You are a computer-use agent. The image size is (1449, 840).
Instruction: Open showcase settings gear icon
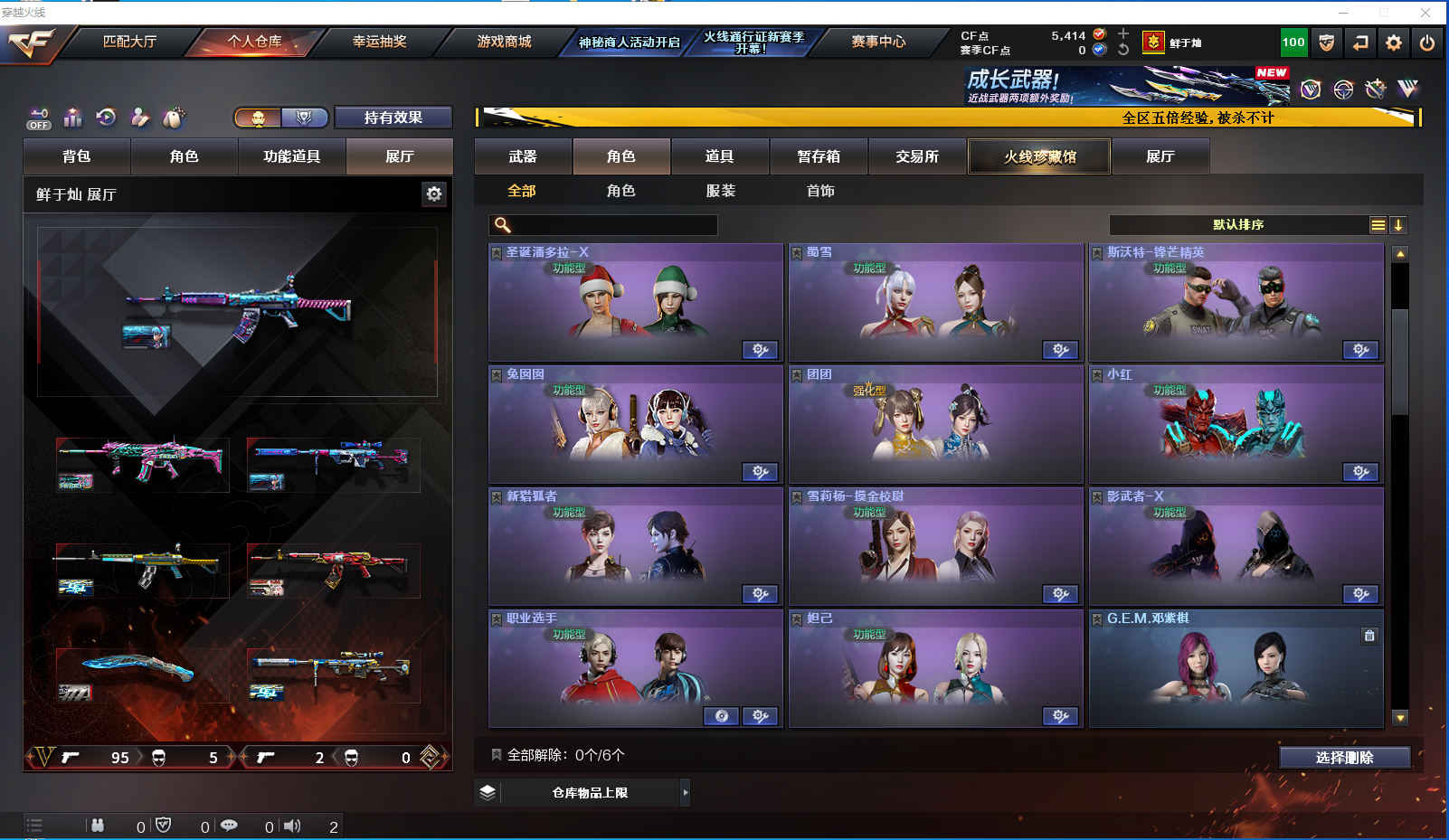tap(434, 194)
